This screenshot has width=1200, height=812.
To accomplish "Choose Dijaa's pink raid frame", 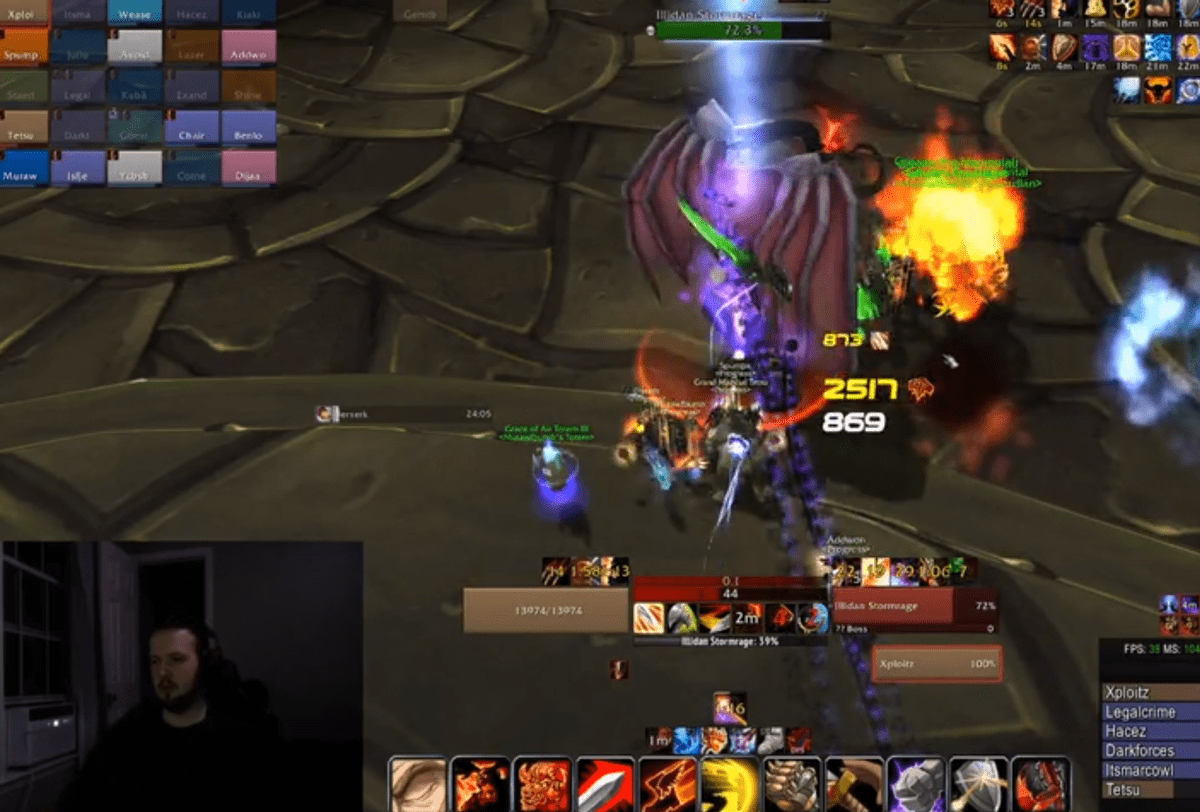I will click(x=248, y=168).
